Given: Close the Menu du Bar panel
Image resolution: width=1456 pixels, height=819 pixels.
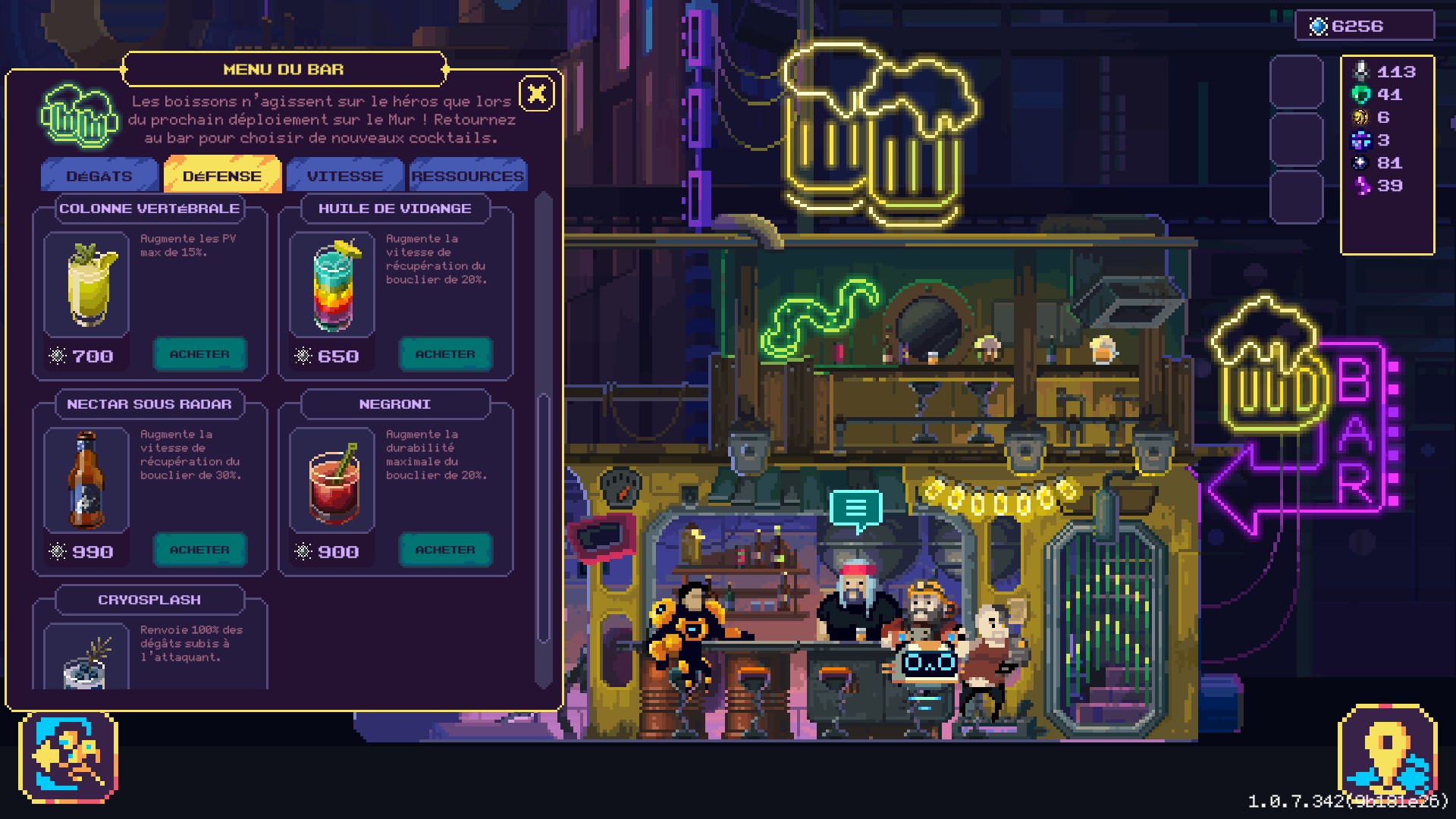Looking at the screenshot, I should 537,94.
